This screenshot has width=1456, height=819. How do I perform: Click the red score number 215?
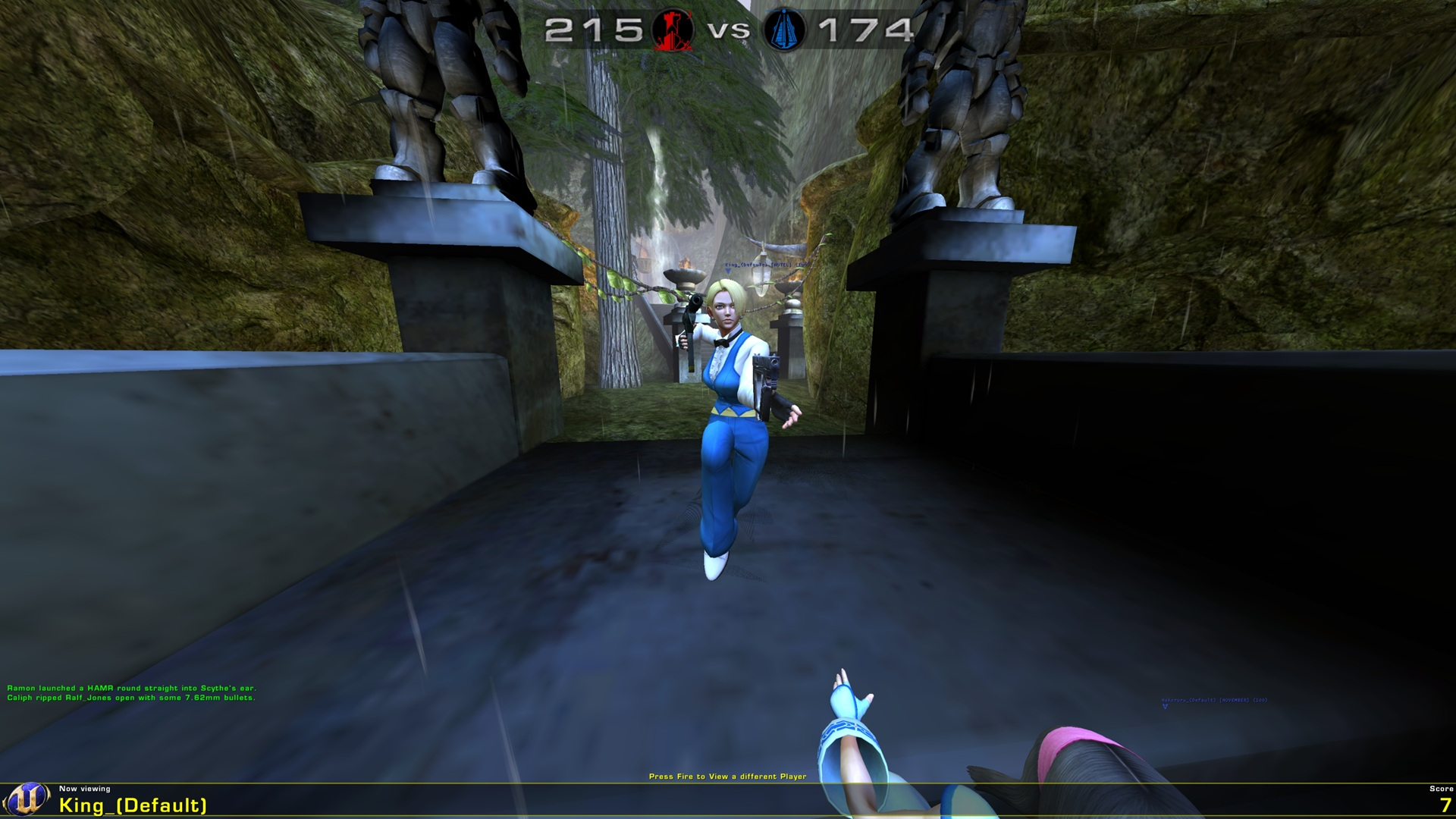591,30
